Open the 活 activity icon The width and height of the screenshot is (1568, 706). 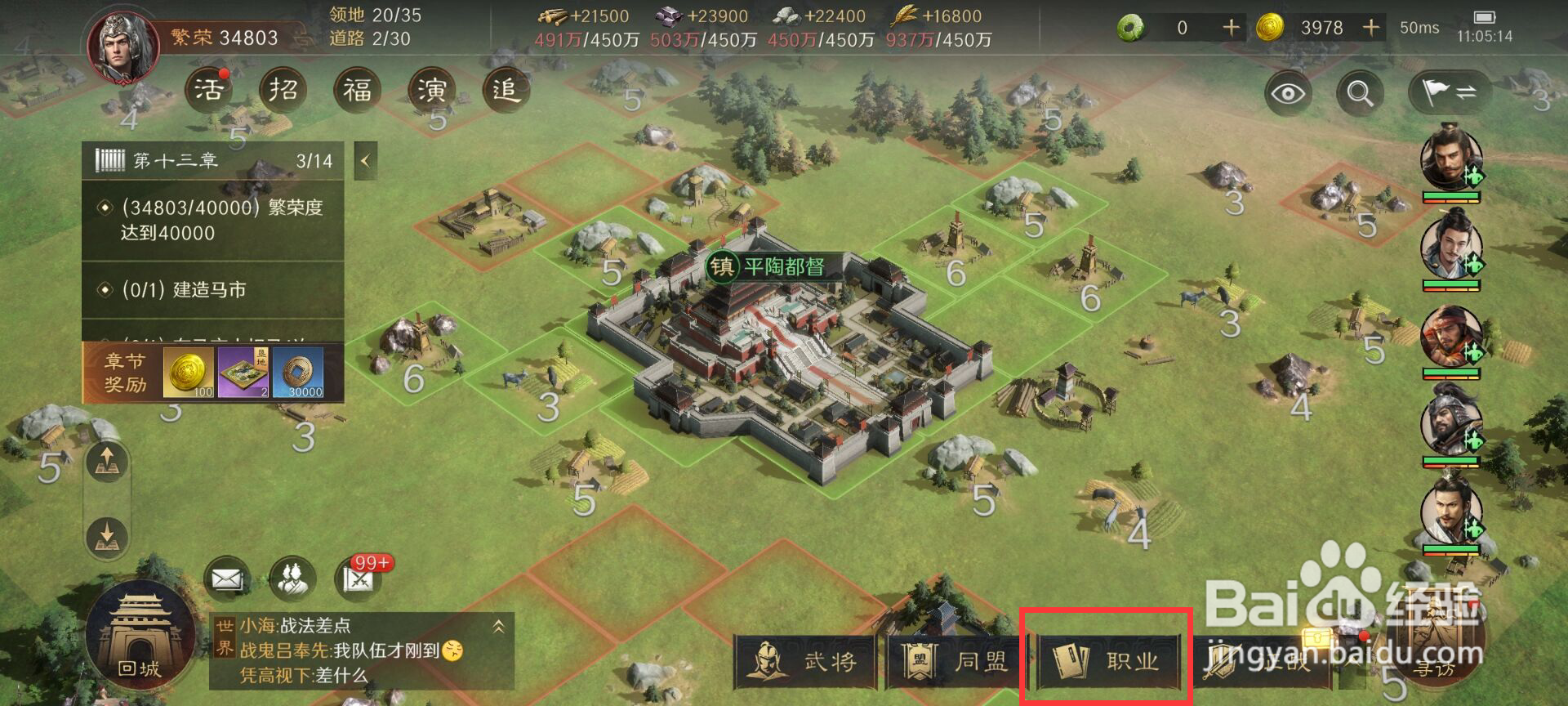coord(208,89)
